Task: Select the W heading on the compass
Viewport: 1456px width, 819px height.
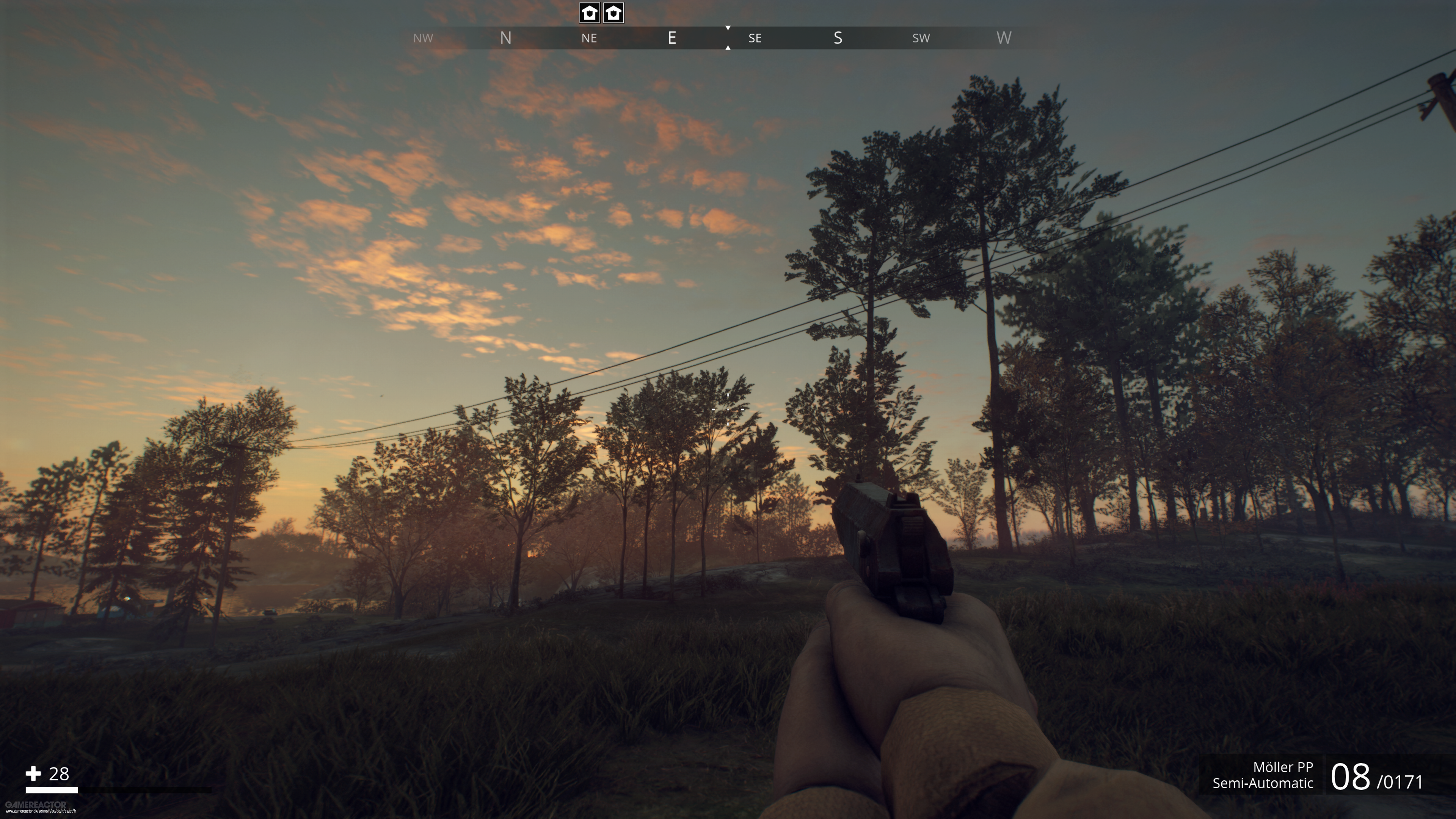Action: coord(1003,38)
